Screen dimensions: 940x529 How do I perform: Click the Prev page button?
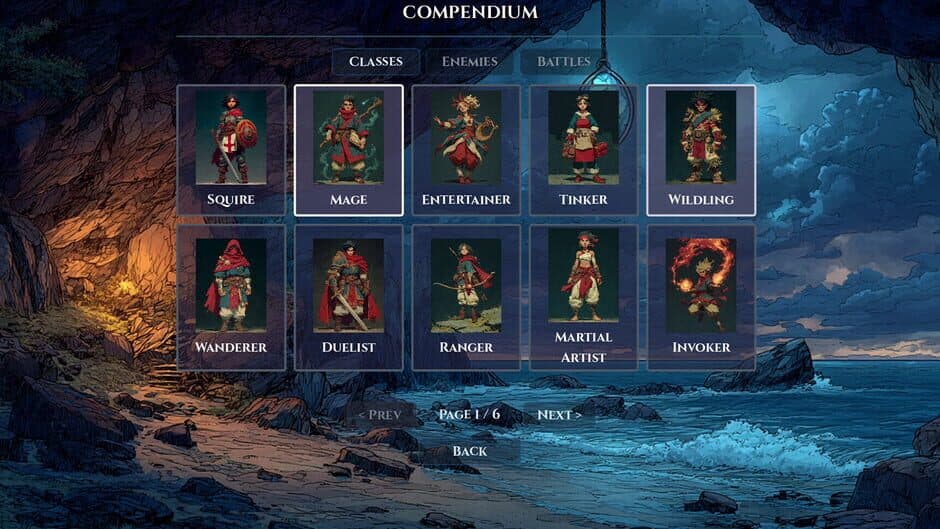379,415
